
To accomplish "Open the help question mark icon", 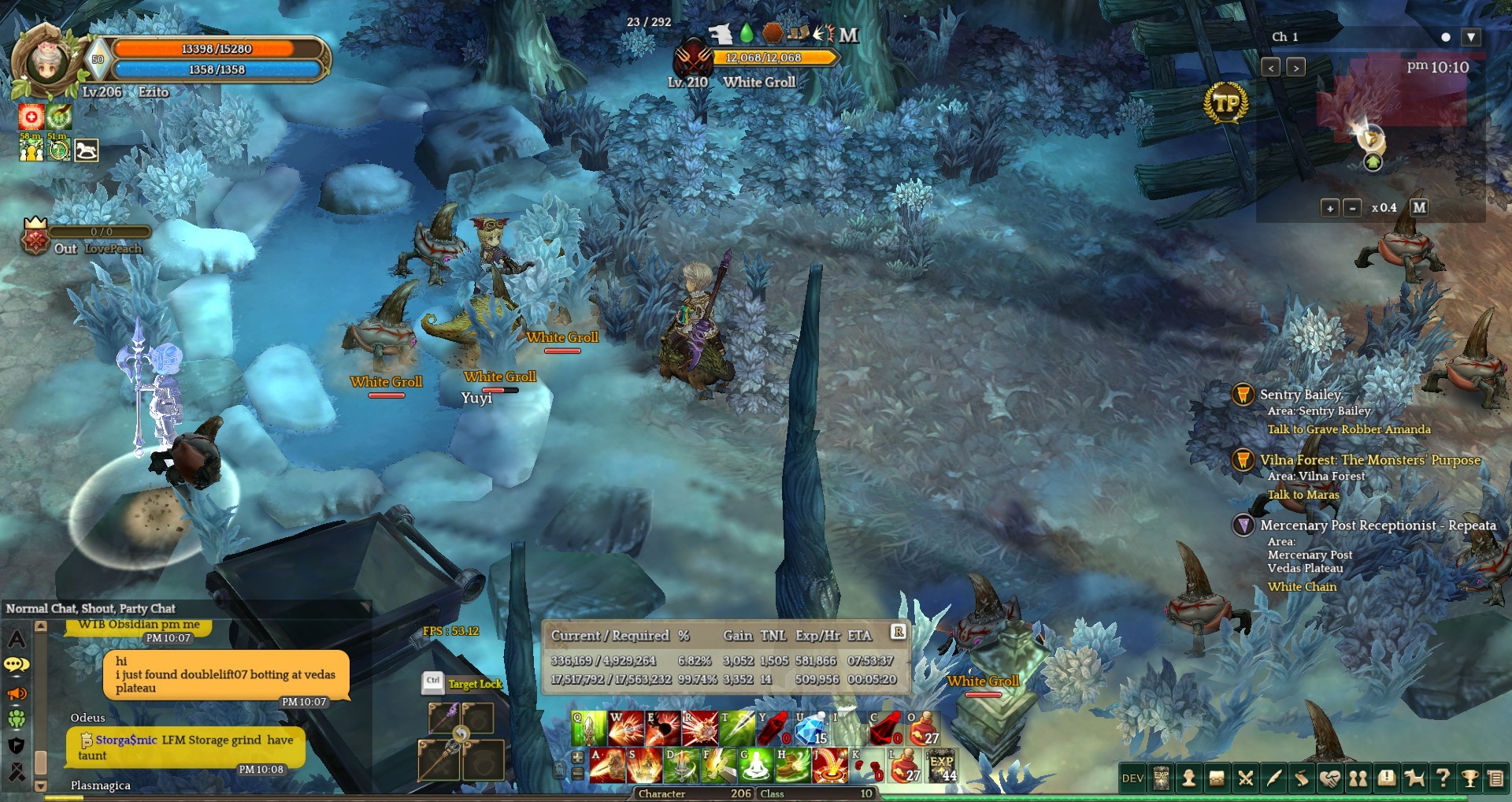I will click(1443, 778).
